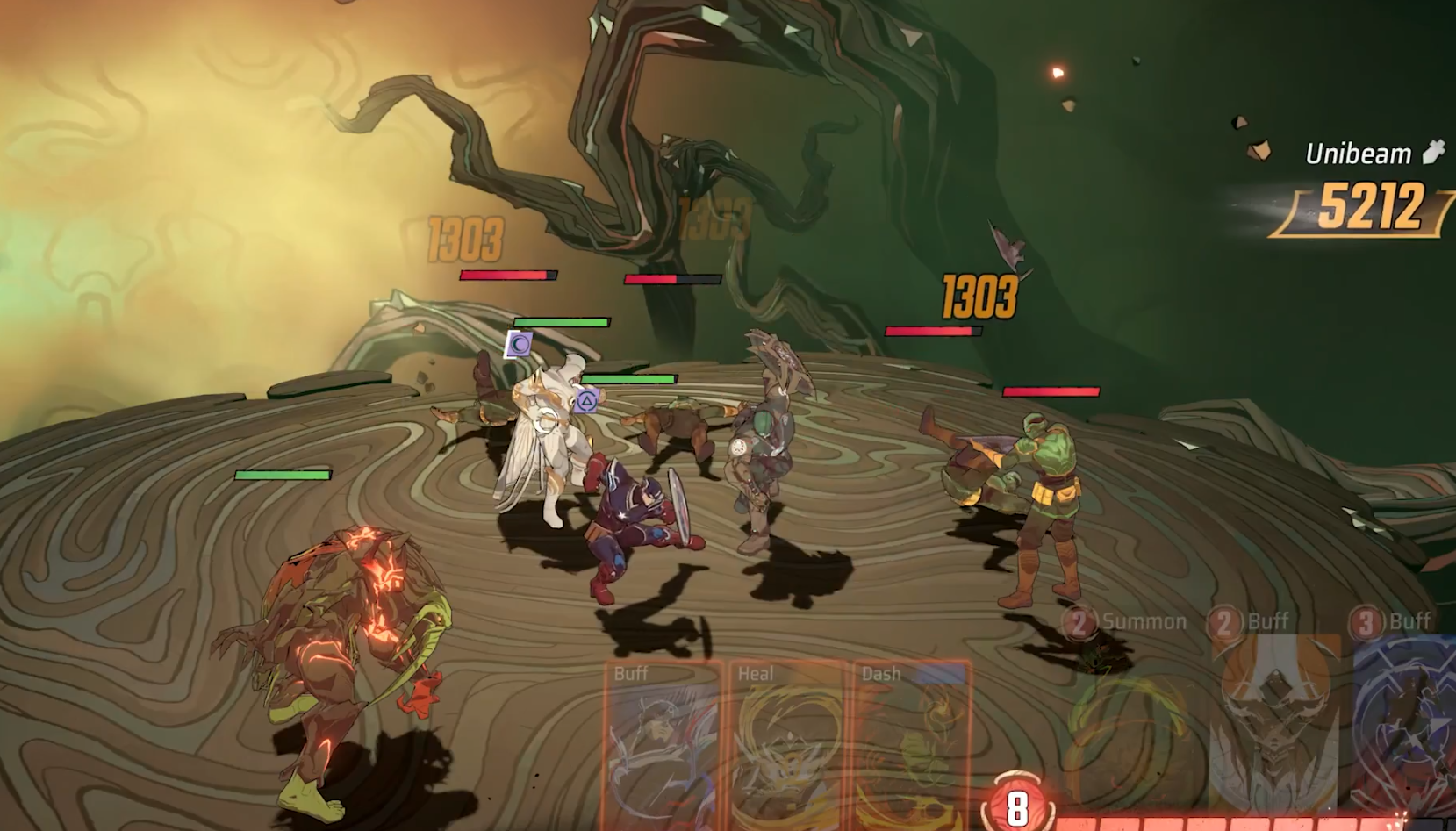Choose the Heal card
1456x831 pixels.
click(786, 746)
